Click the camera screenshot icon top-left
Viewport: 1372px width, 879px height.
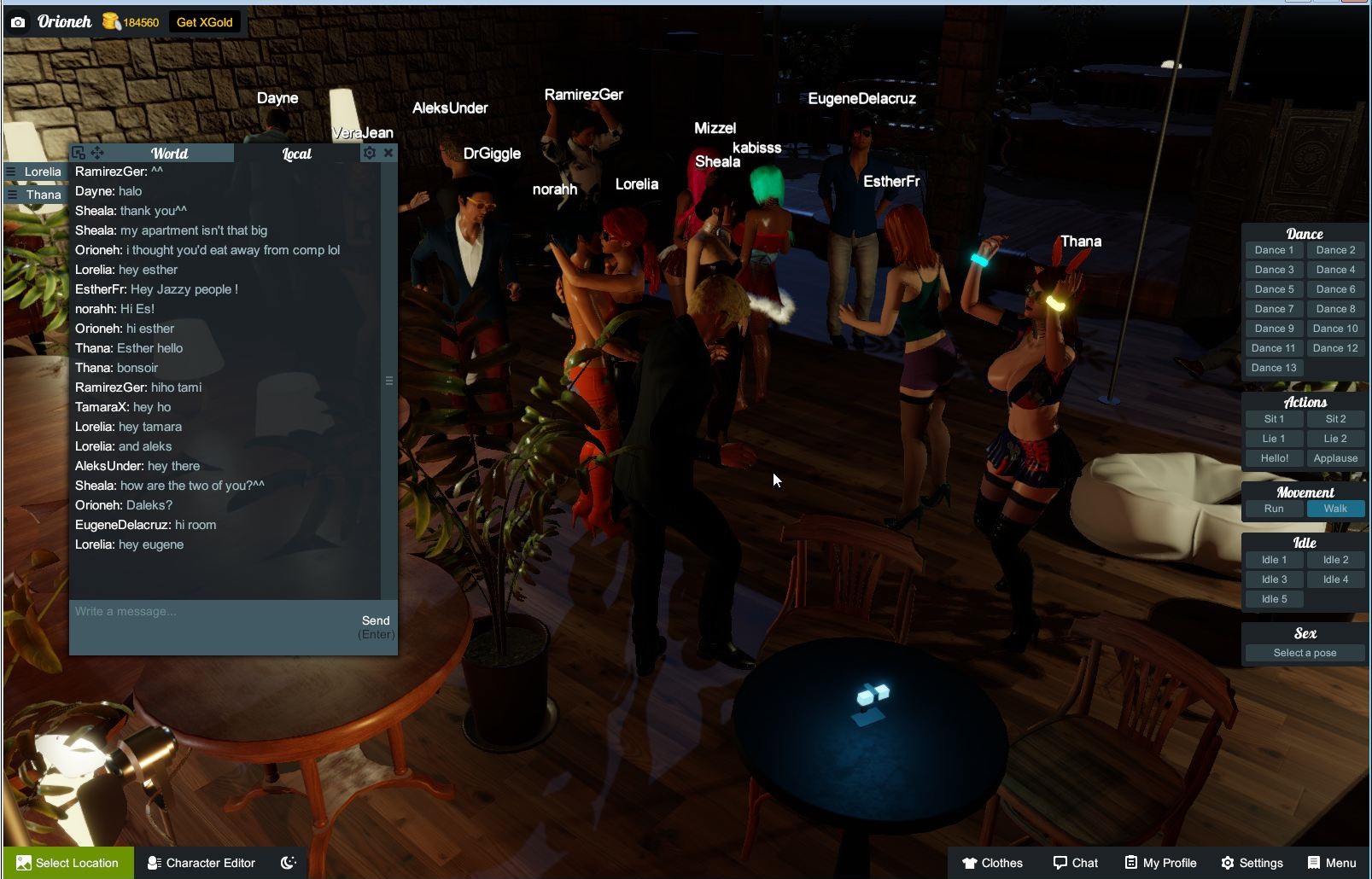pos(17,22)
